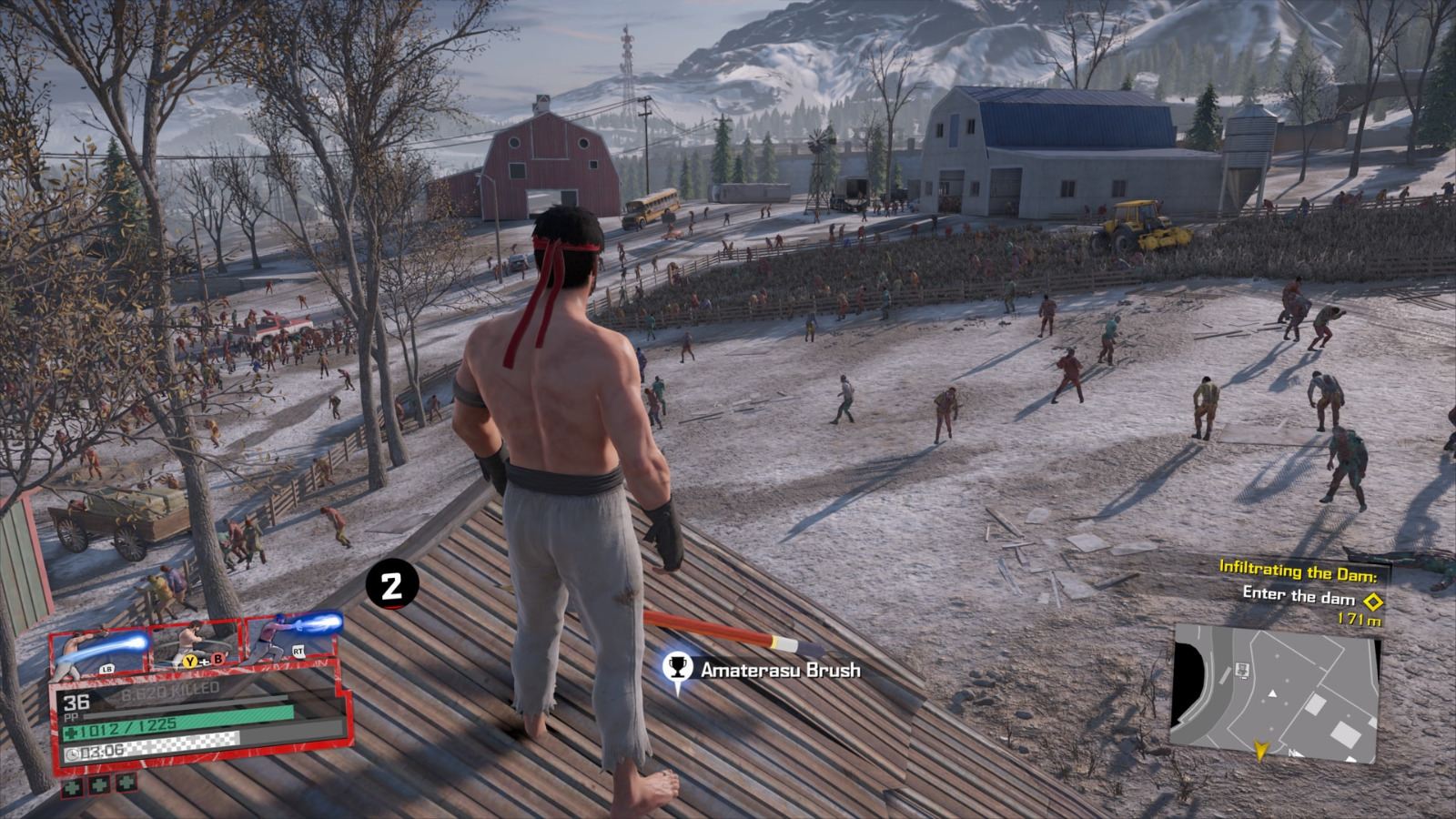Click the green health cross next to 1012/1225

pyautogui.click(x=72, y=731)
